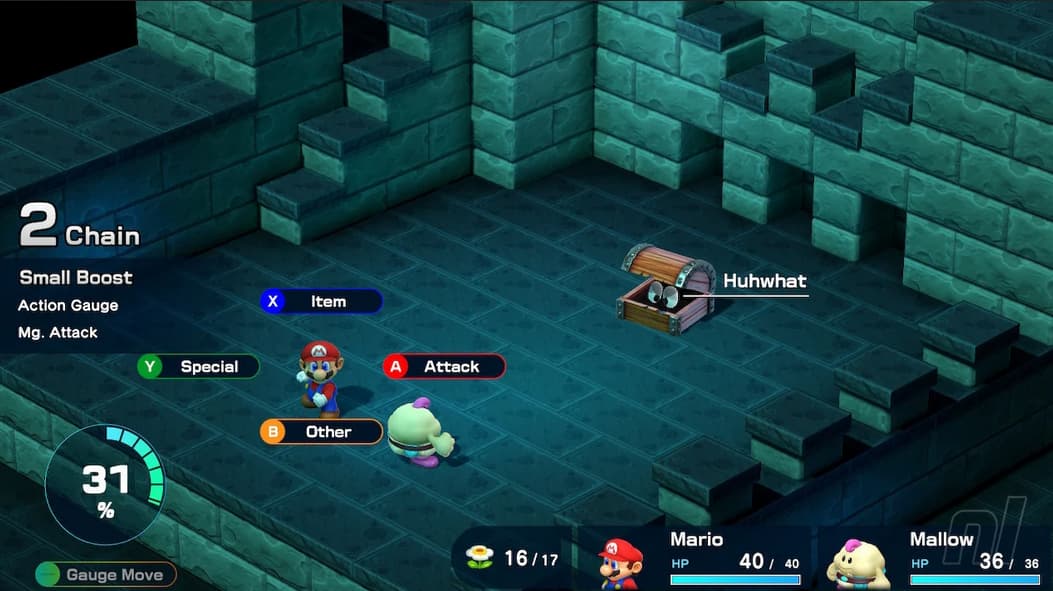Select the Special battle command

click(198, 367)
